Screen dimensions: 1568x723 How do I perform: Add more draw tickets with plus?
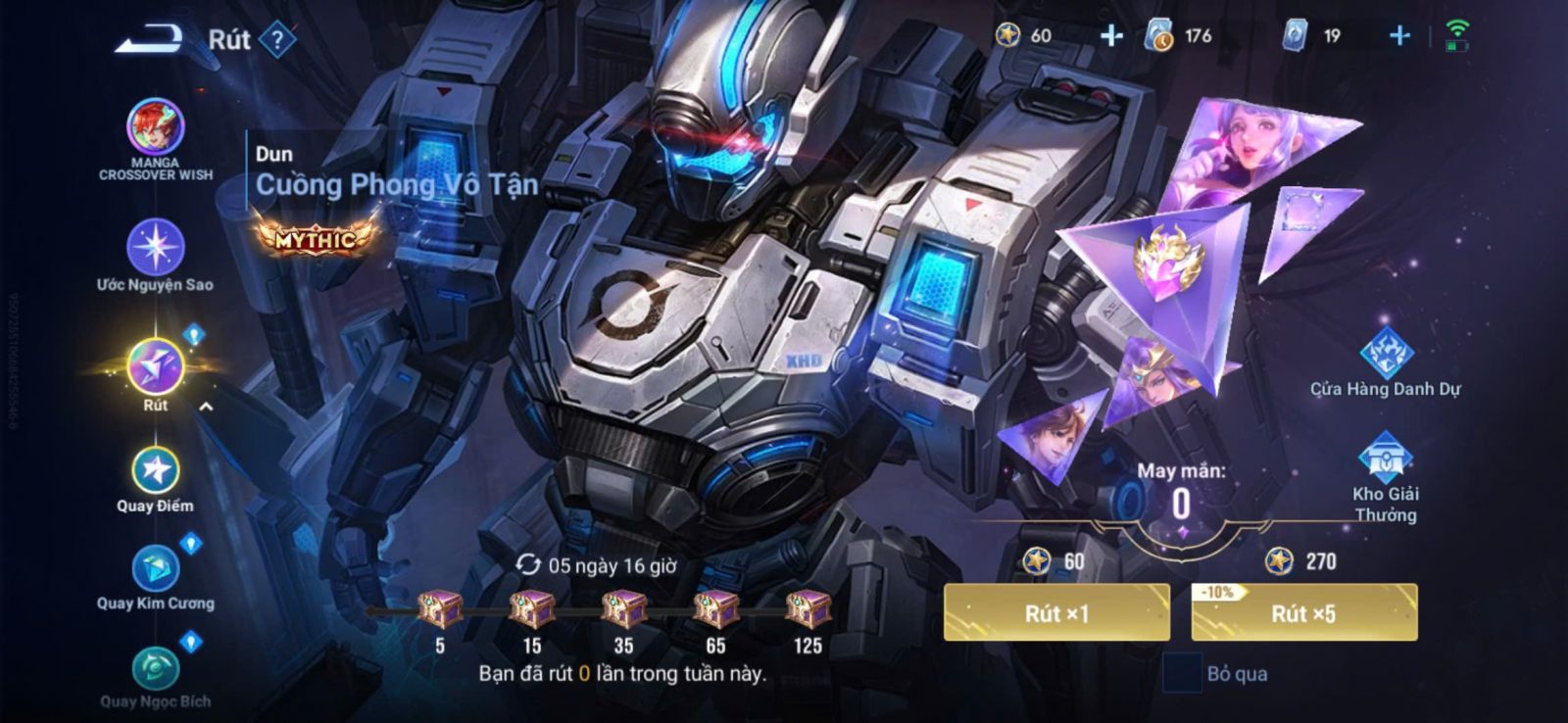[x=1399, y=36]
